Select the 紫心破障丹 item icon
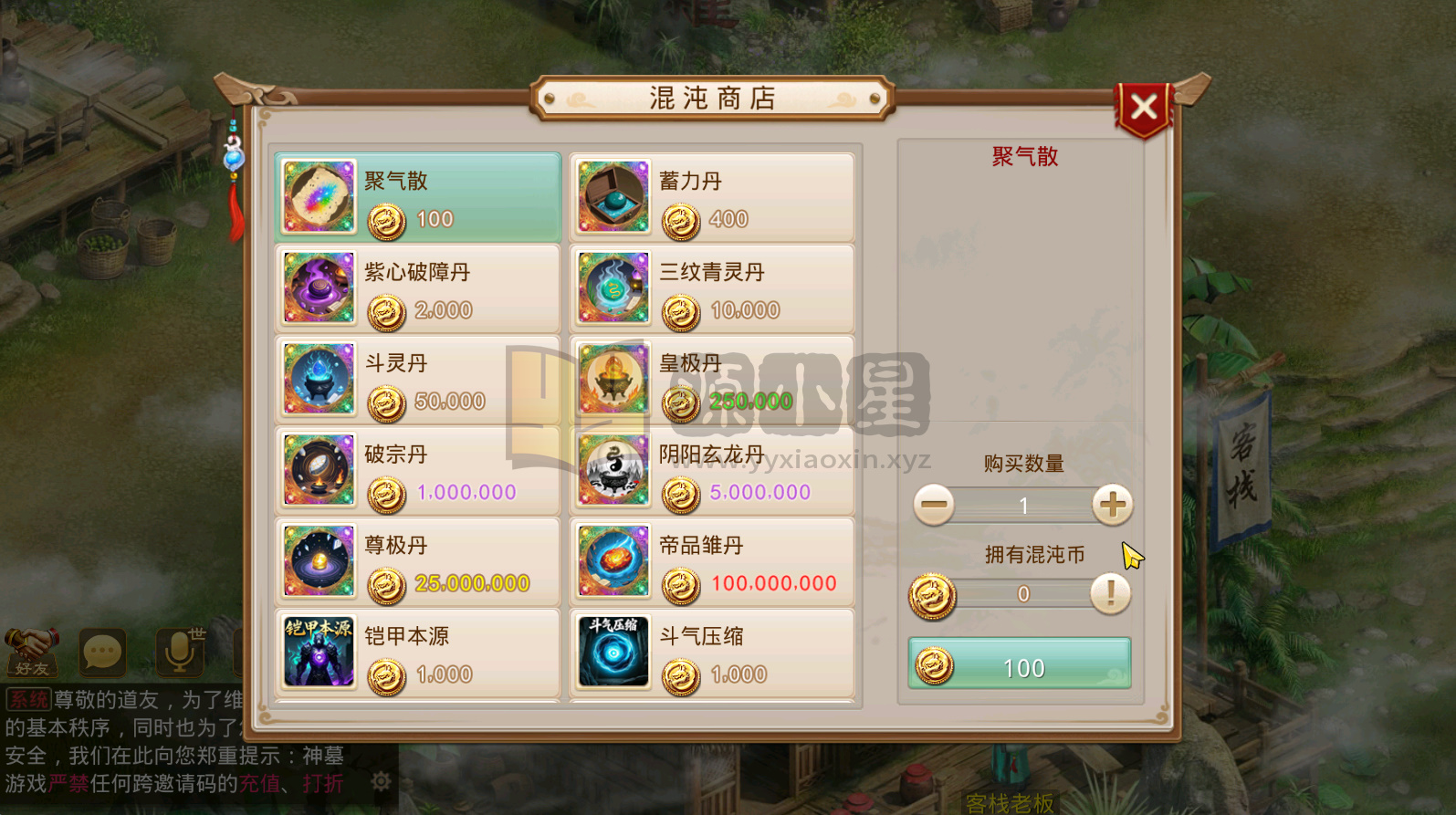This screenshot has width=1456, height=815. [x=317, y=287]
